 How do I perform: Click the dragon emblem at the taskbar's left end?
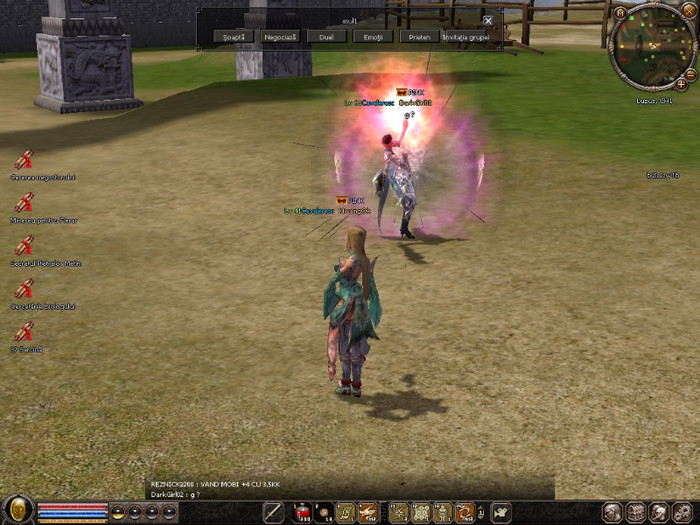click(x=16, y=510)
